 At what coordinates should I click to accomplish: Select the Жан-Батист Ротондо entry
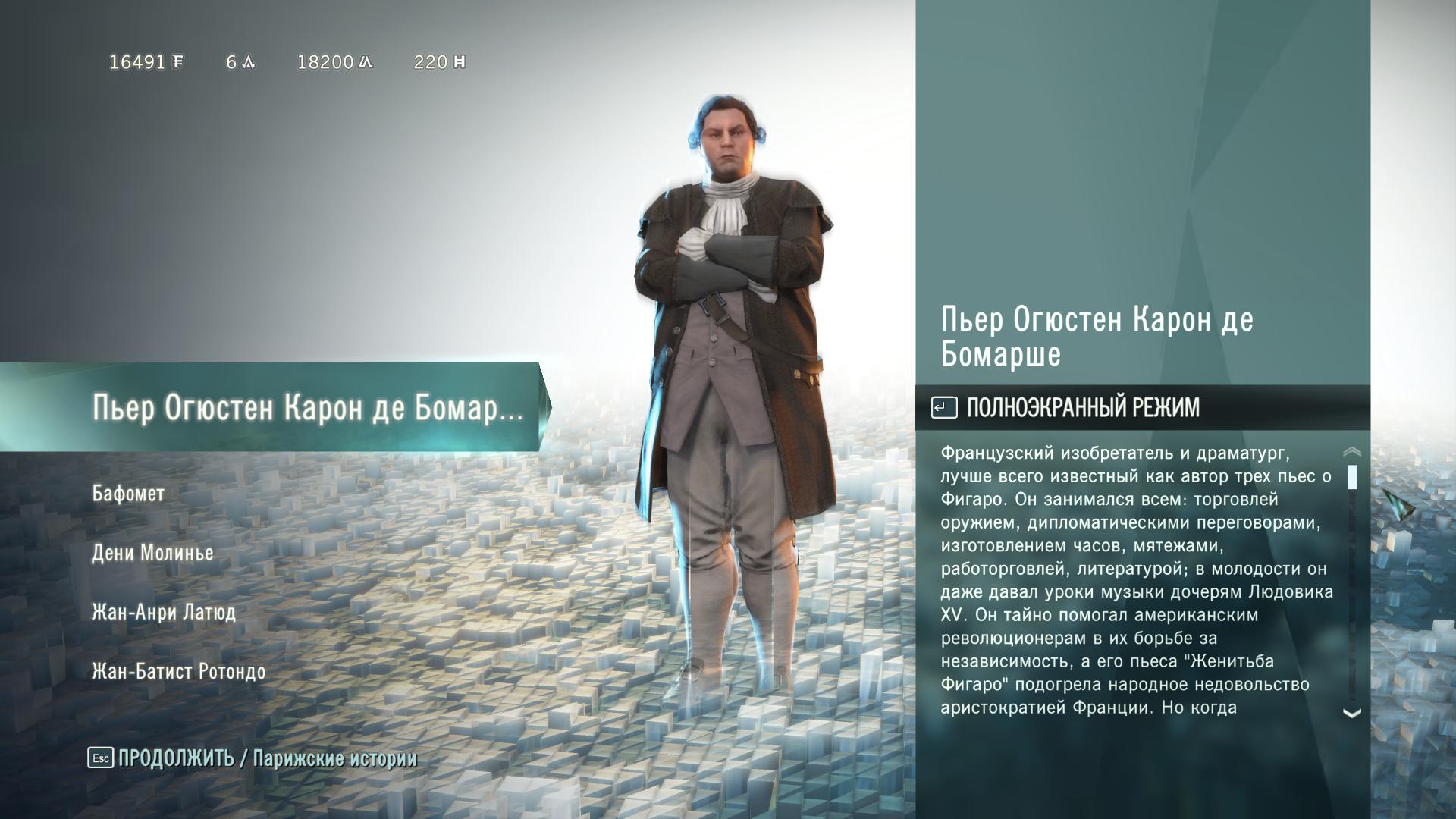click(x=178, y=671)
